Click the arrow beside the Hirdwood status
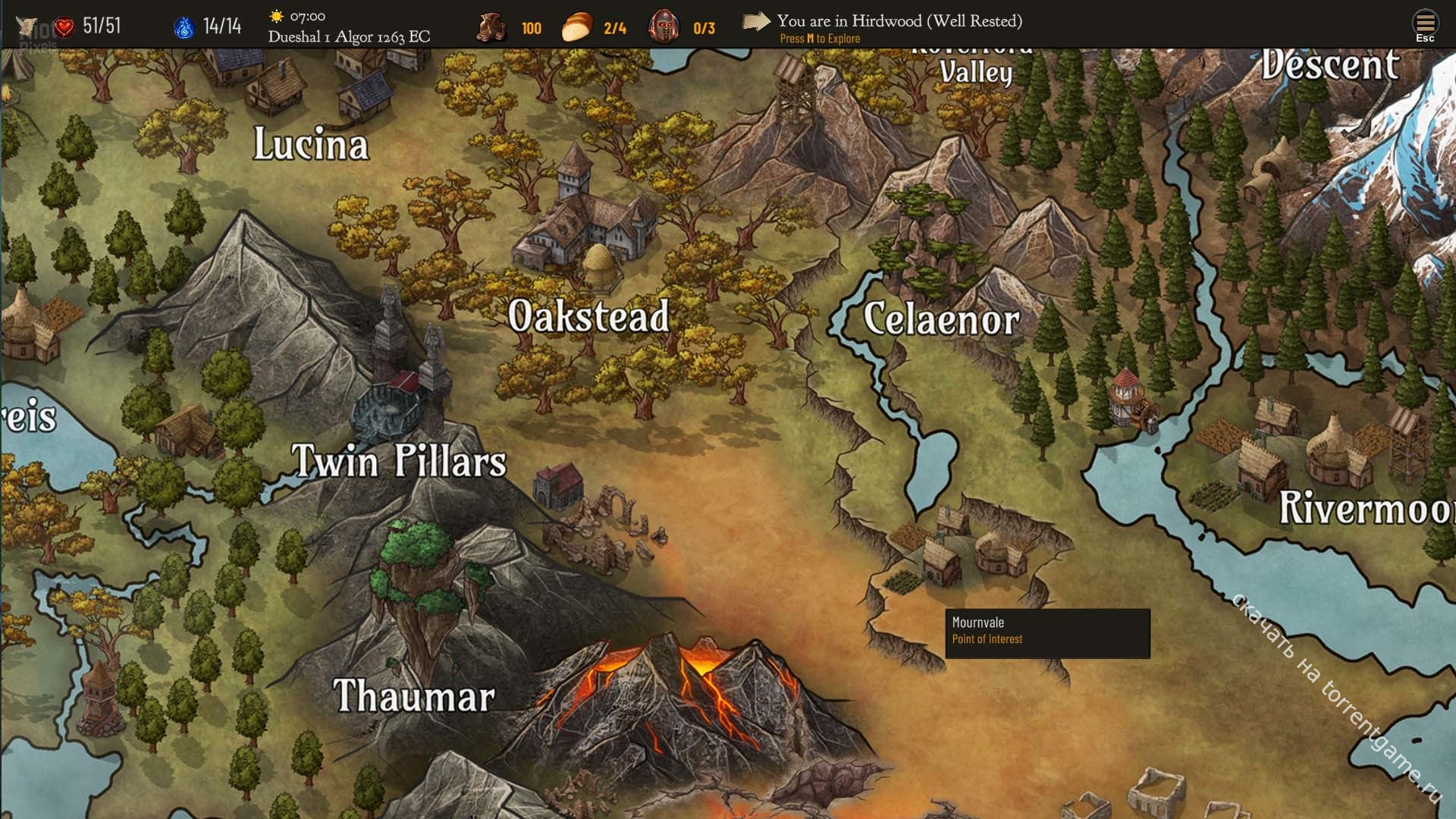 (755, 21)
